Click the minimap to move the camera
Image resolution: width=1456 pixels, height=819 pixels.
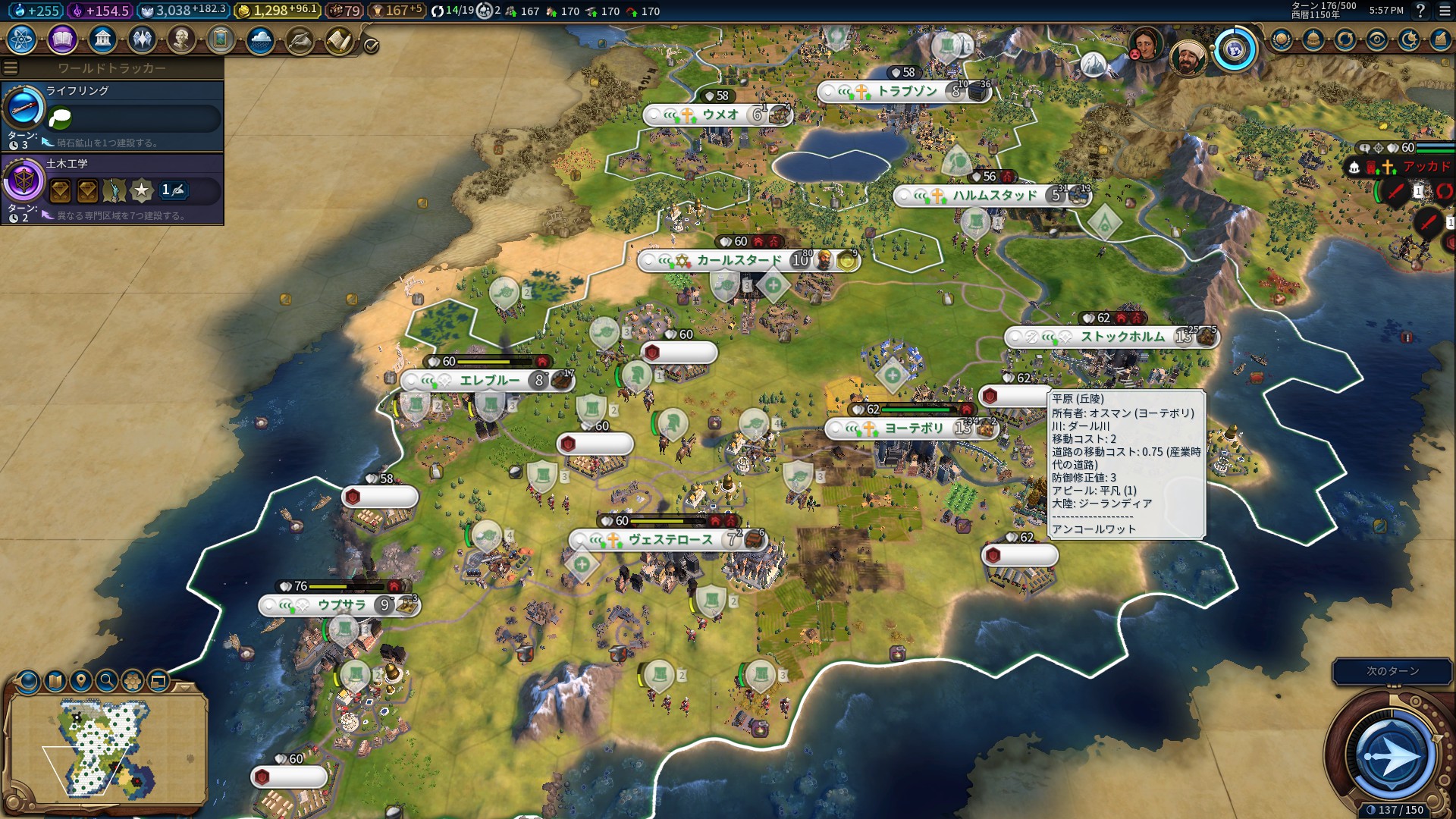106,747
